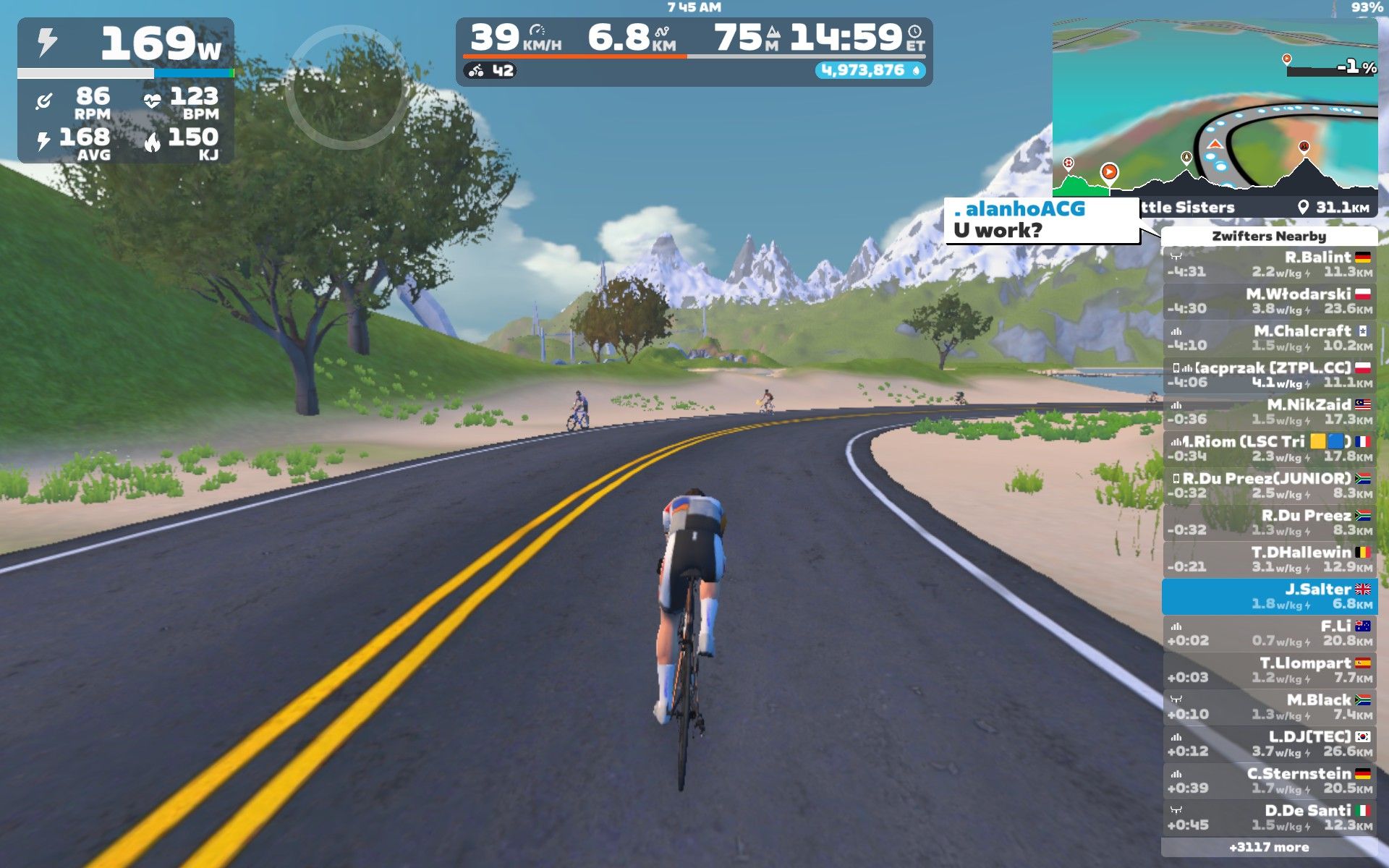Select highlighted J.Salter row
This screenshot has height=868, width=1389.
click(x=1270, y=597)
